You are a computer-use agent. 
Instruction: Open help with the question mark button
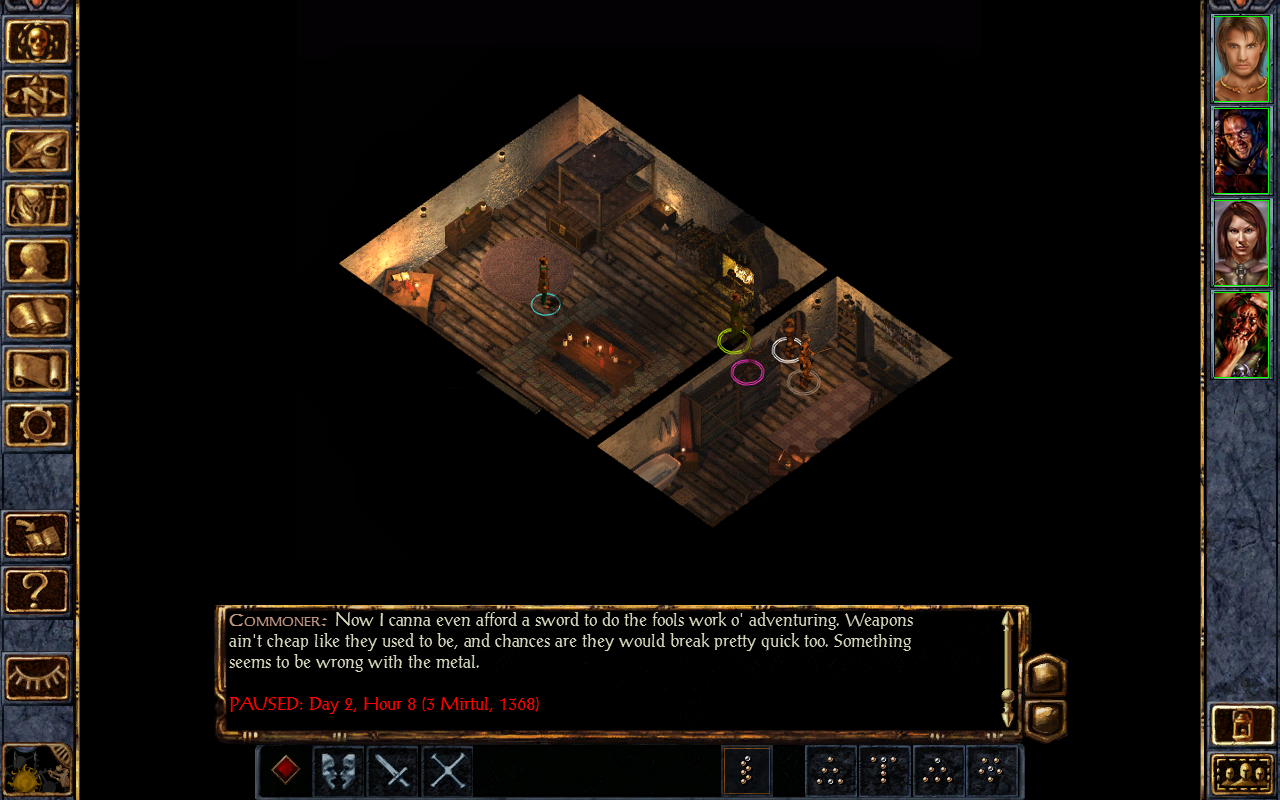[38, 590]
